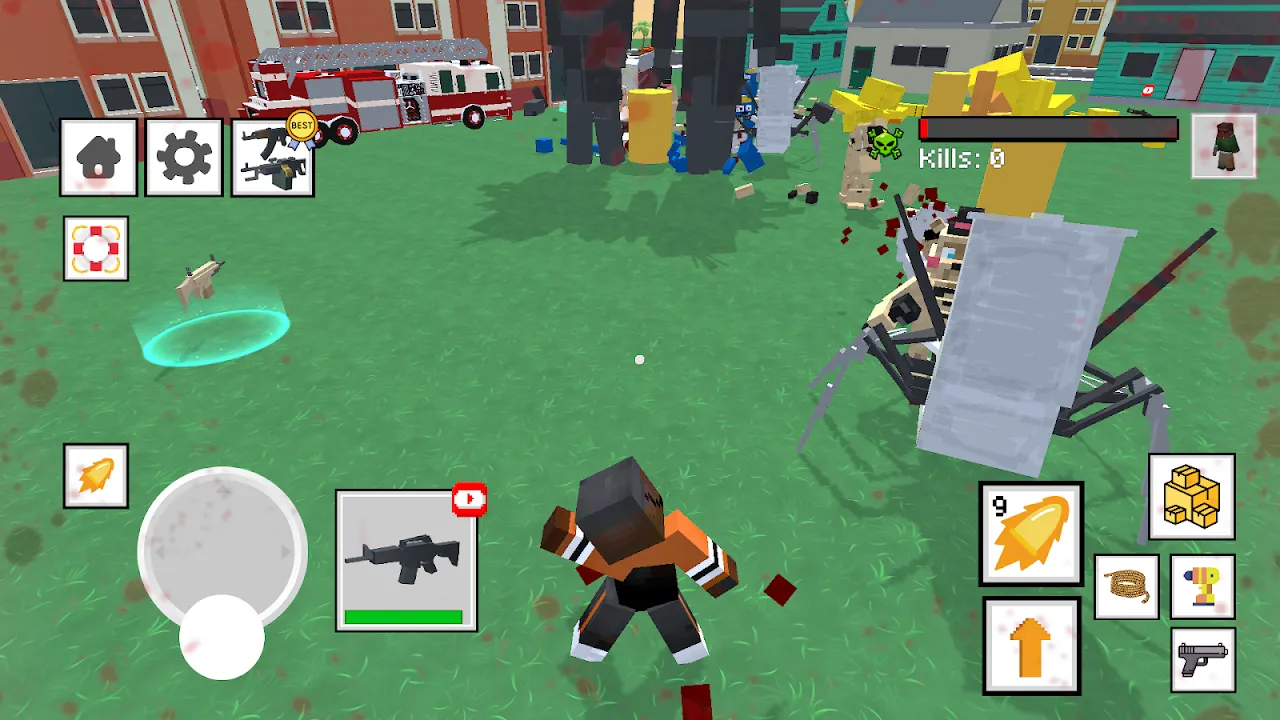Open the yellow blocks building menu
Viewport: 1280px width, 720px height.
click(1191, 497)
